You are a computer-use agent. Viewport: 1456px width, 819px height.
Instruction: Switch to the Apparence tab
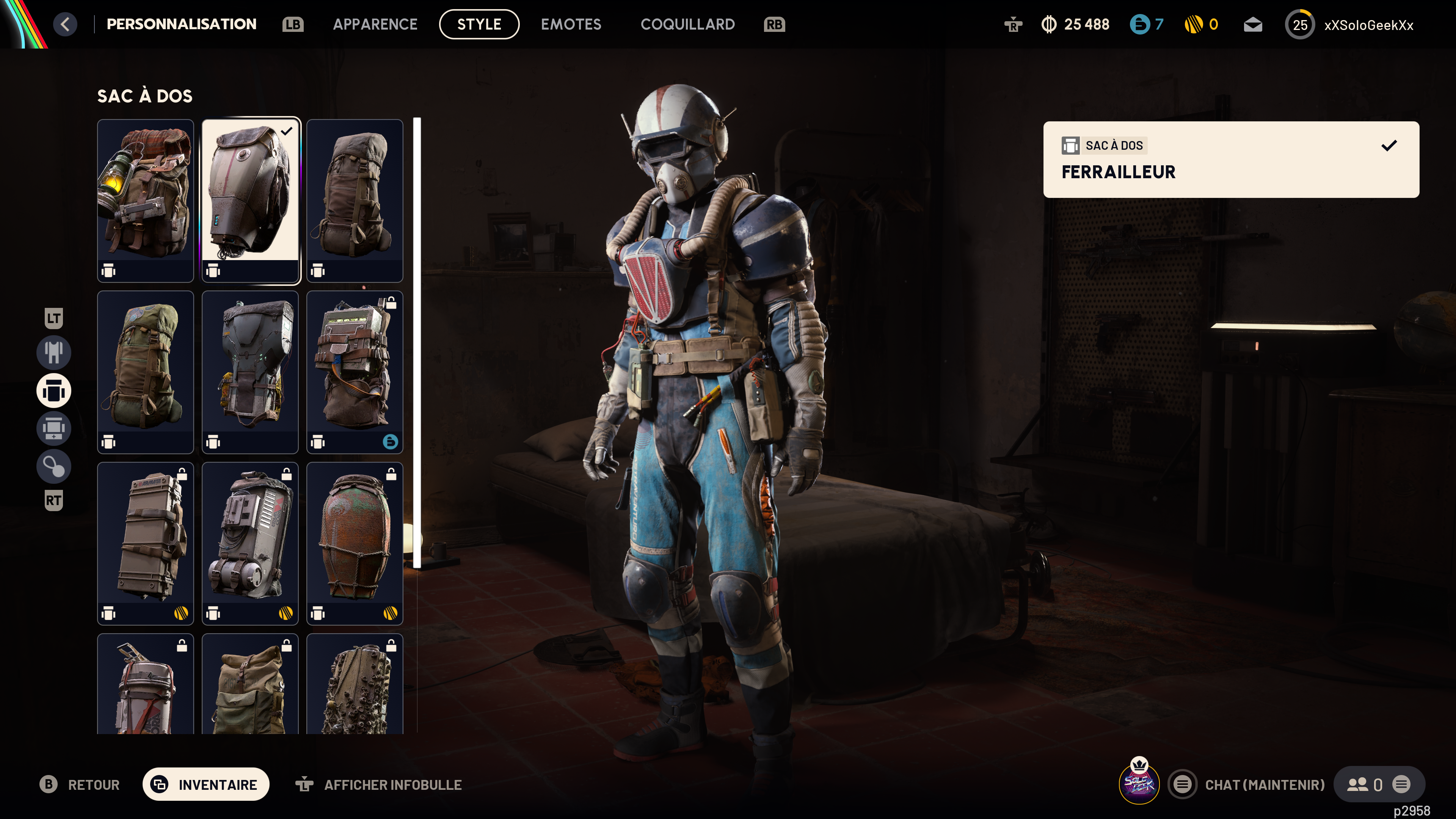point(375,24)
